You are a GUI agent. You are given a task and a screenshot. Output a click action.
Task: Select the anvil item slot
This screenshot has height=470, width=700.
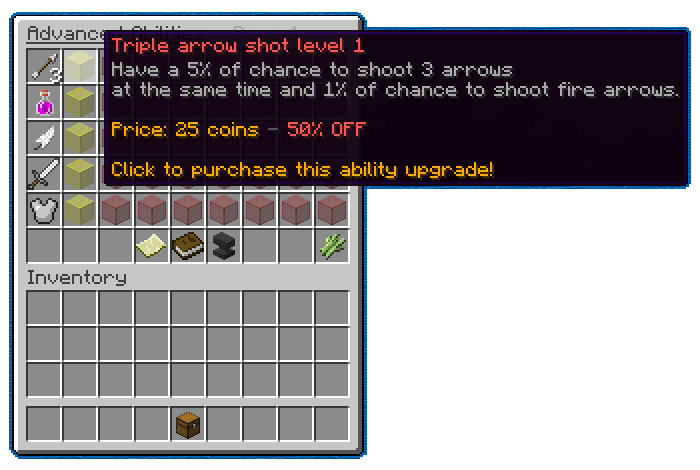(x=224, y=246)
